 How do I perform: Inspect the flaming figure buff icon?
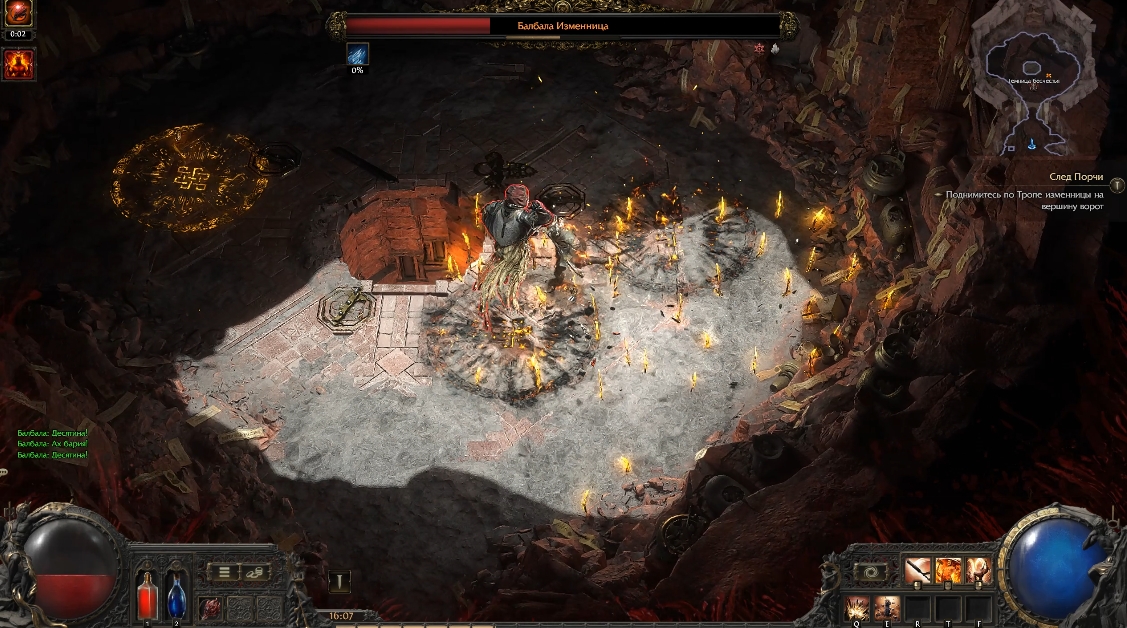(19, 64)
